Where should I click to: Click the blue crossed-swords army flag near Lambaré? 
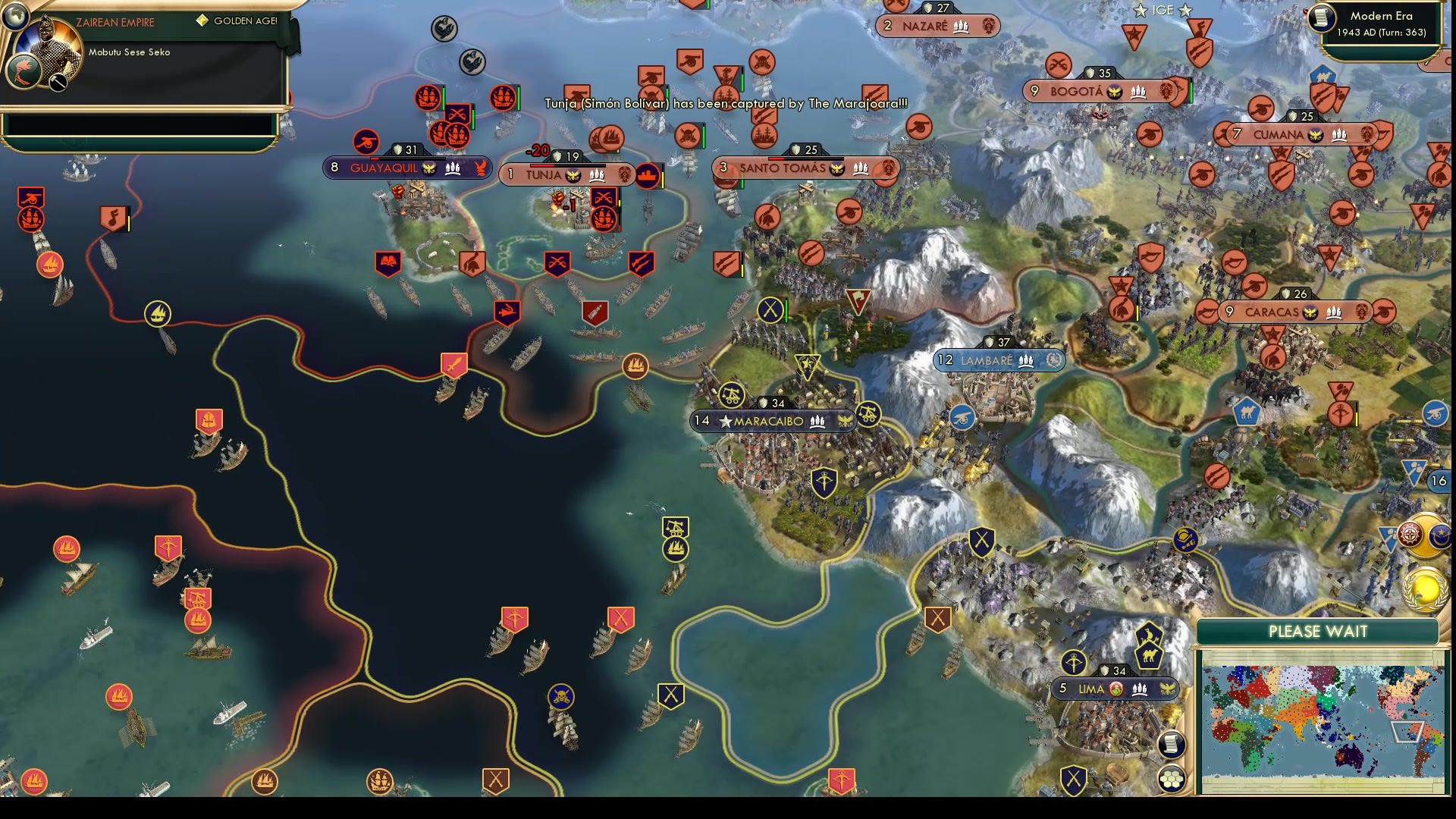coord(983,540)
